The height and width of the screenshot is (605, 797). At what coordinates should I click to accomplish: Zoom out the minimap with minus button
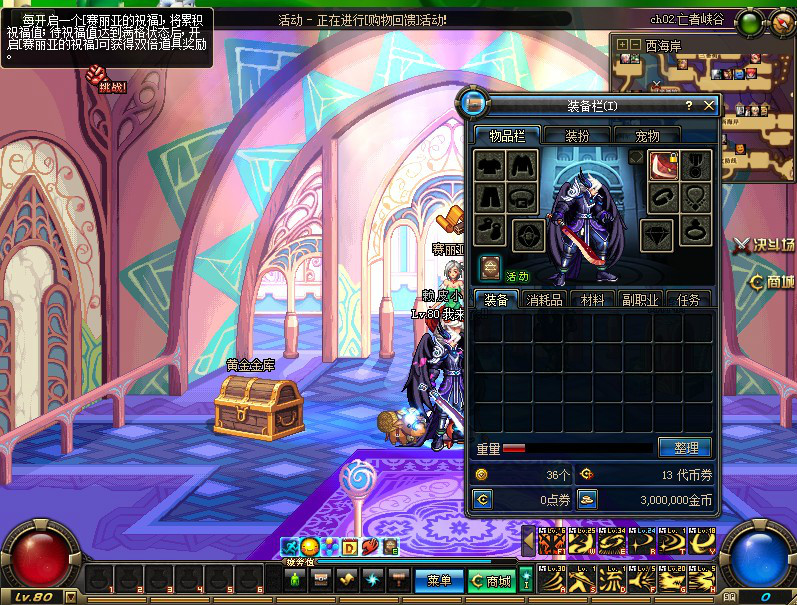click(636, 44)
